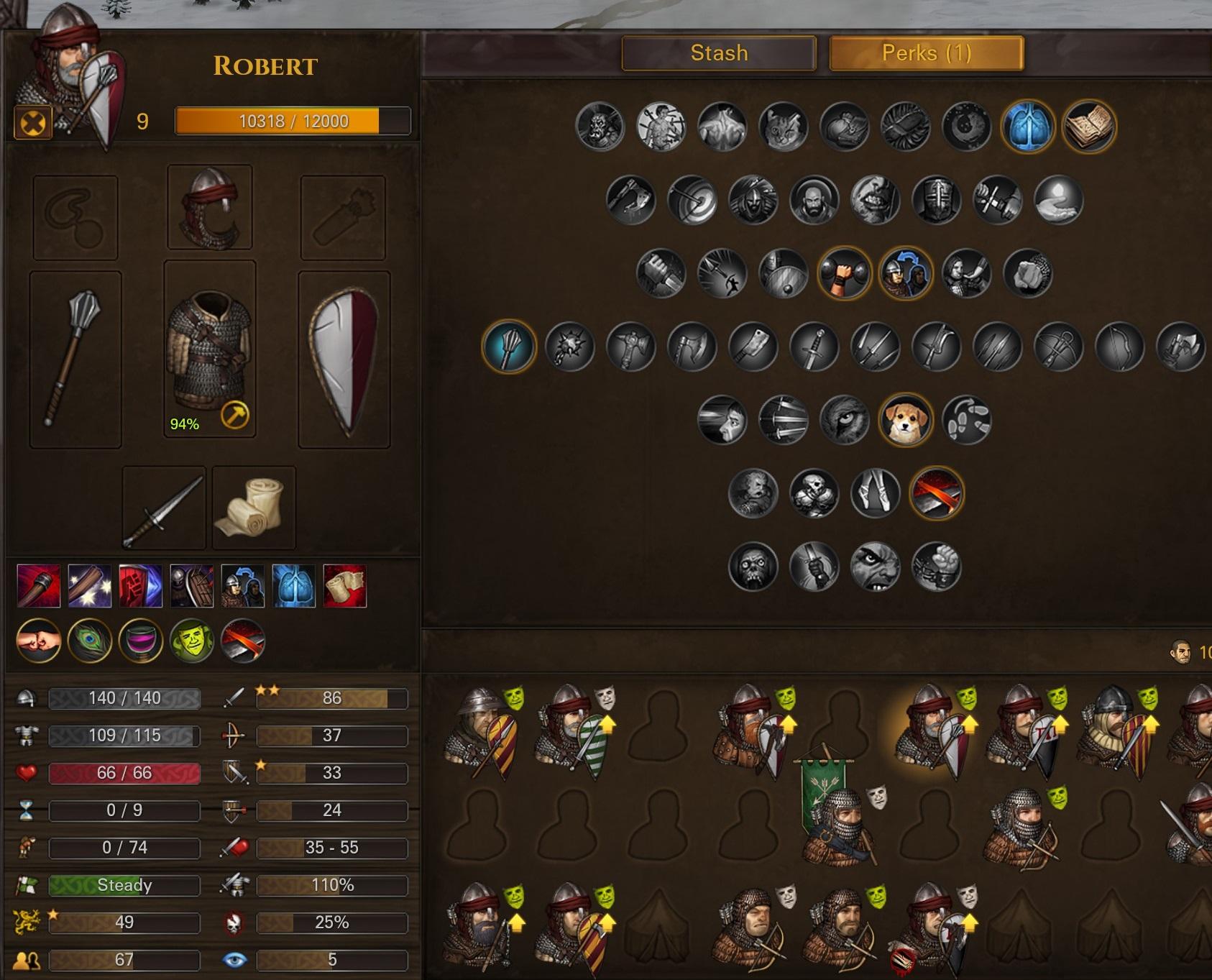This screenshot has width=1212, height=980.
Task: Click the clenched fists trait icon
Action: 38,641
